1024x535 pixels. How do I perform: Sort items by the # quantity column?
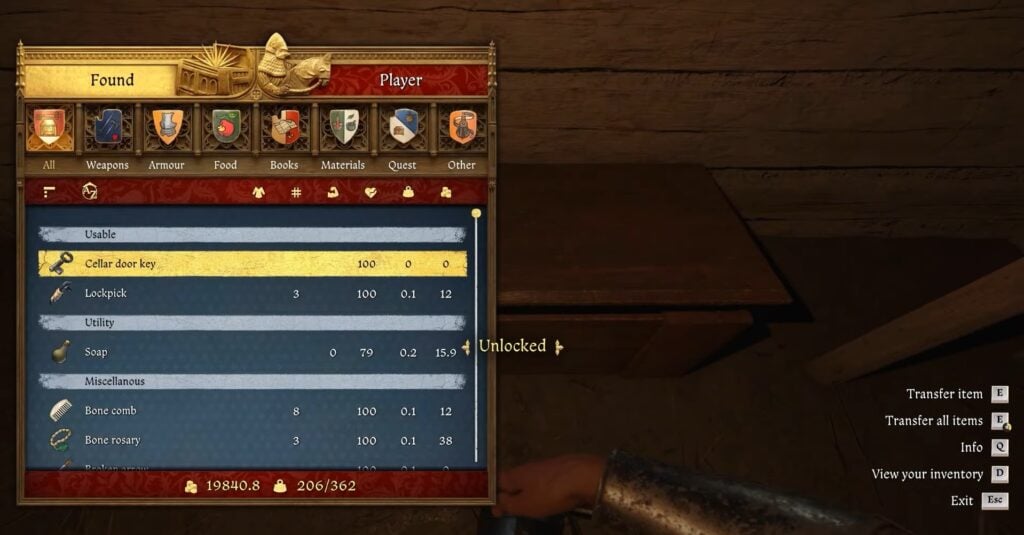click(296, 192)
